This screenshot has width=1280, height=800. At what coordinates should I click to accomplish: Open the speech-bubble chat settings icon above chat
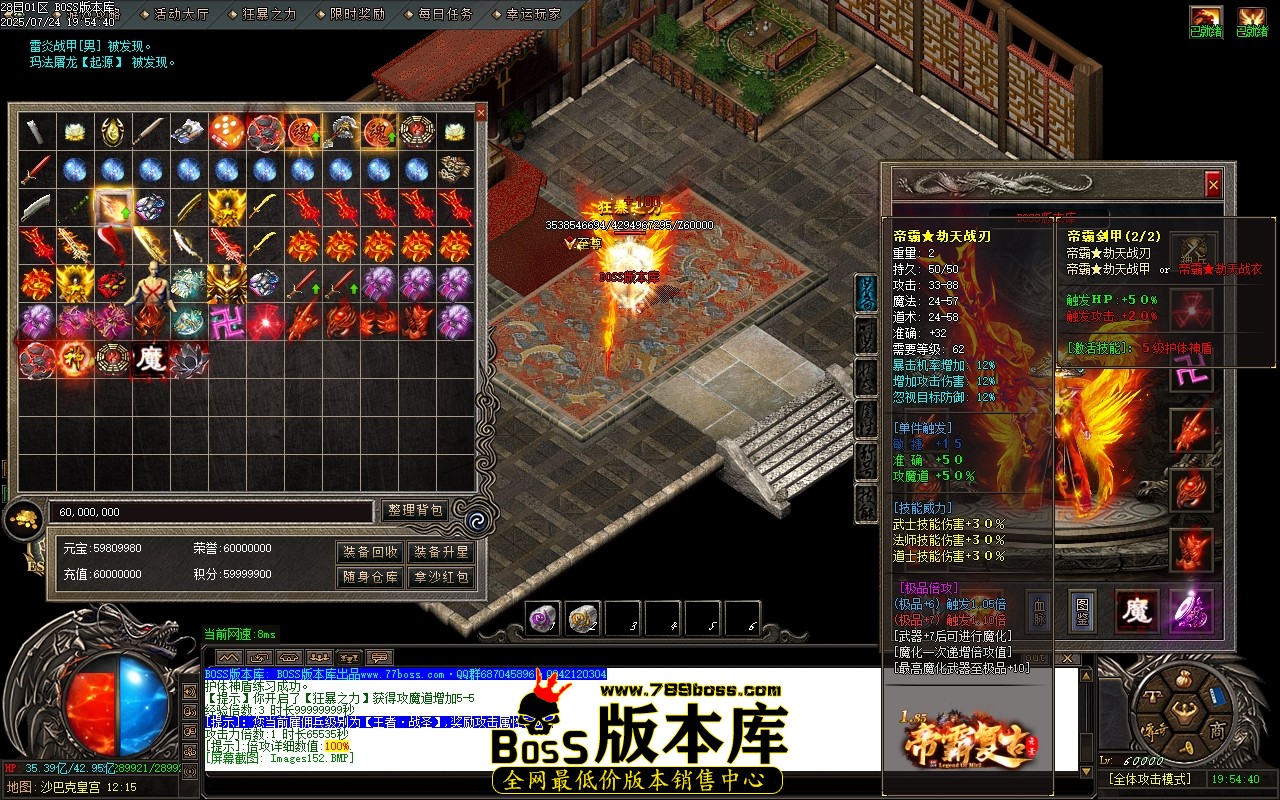point(379,658)
